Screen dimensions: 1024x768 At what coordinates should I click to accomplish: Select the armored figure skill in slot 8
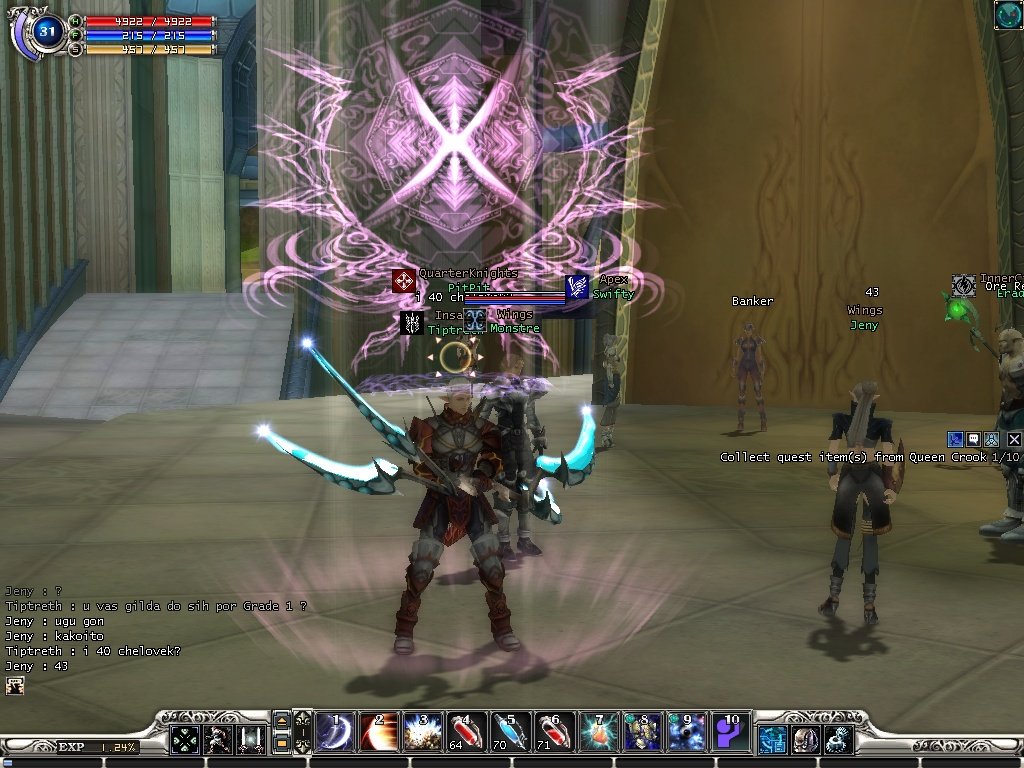coord(640,733)
